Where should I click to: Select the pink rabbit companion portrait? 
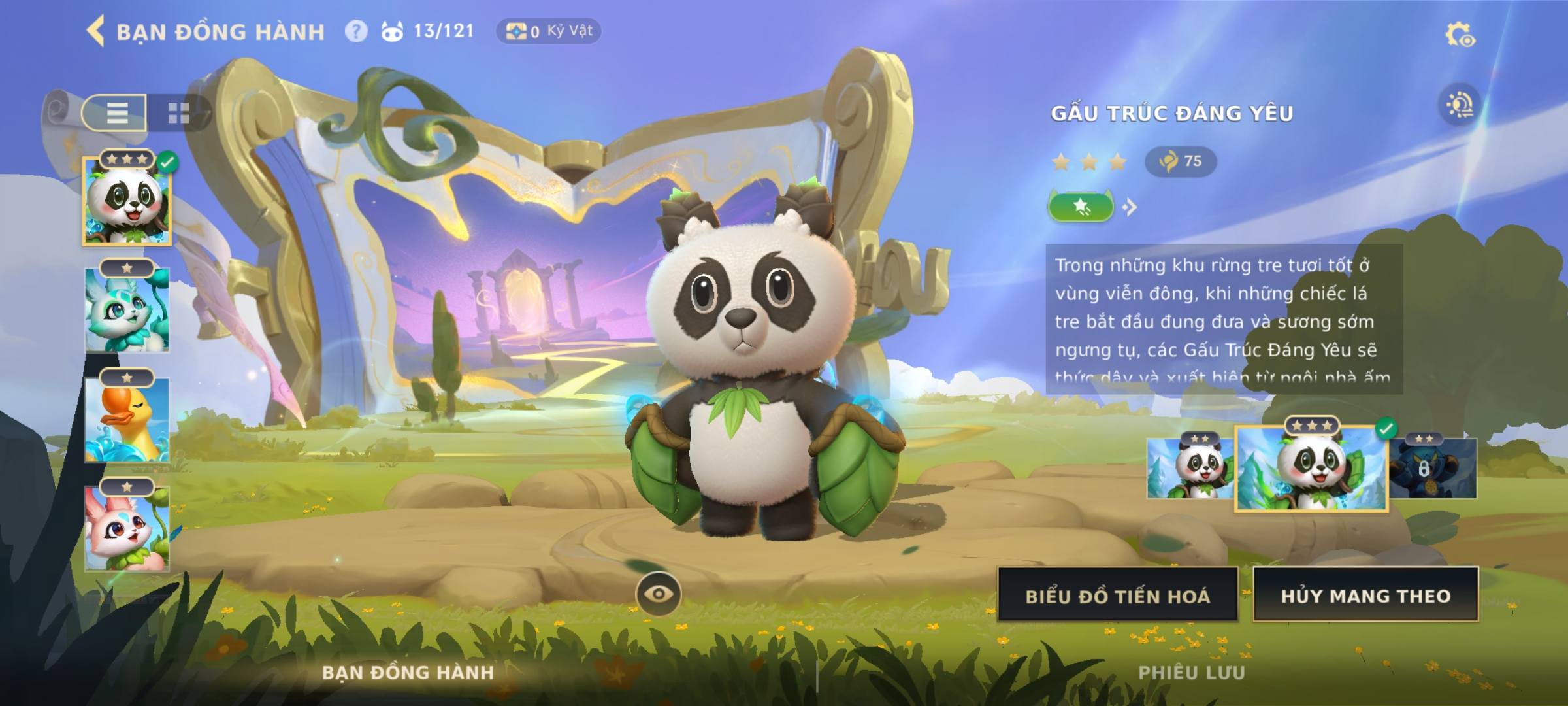(127, 529)
